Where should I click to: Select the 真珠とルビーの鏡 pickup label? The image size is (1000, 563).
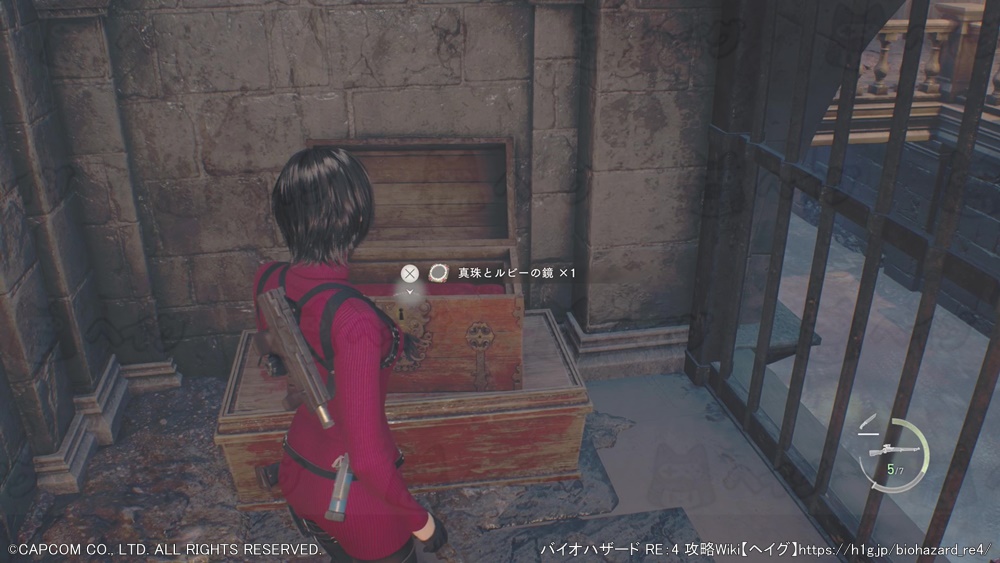pos(504,272)
